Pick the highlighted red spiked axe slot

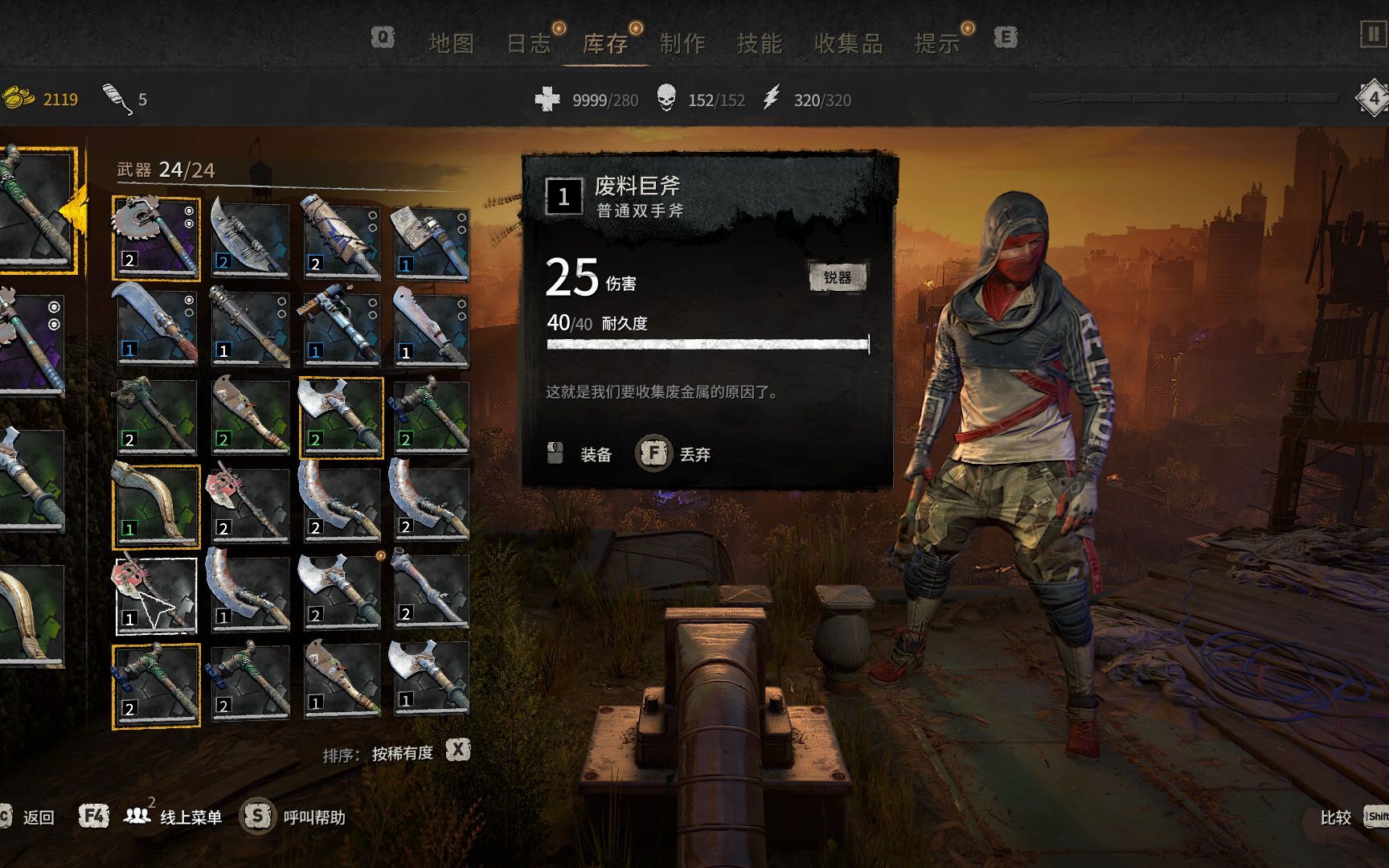point(156,596)
